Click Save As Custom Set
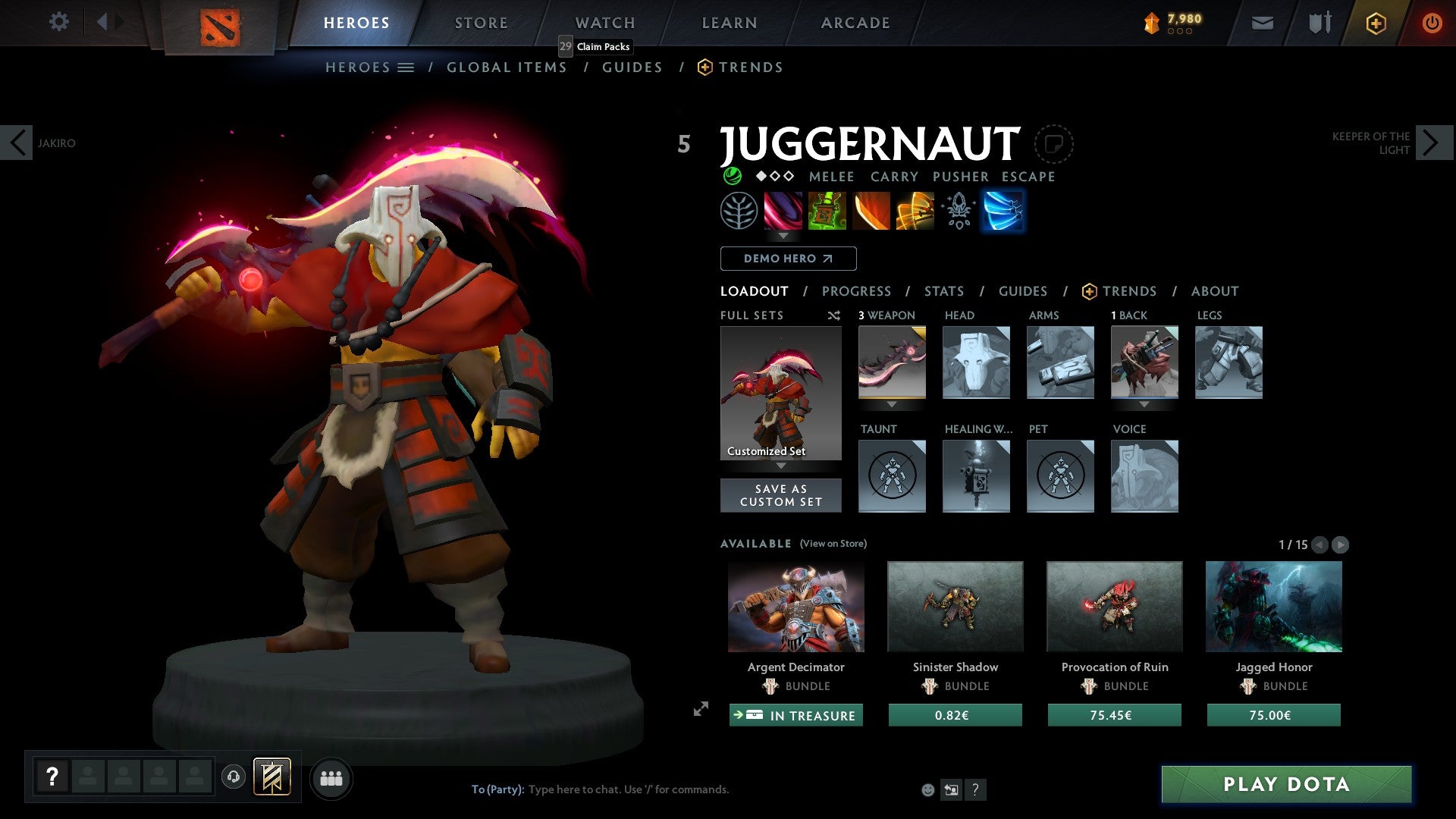 (780, 495)
